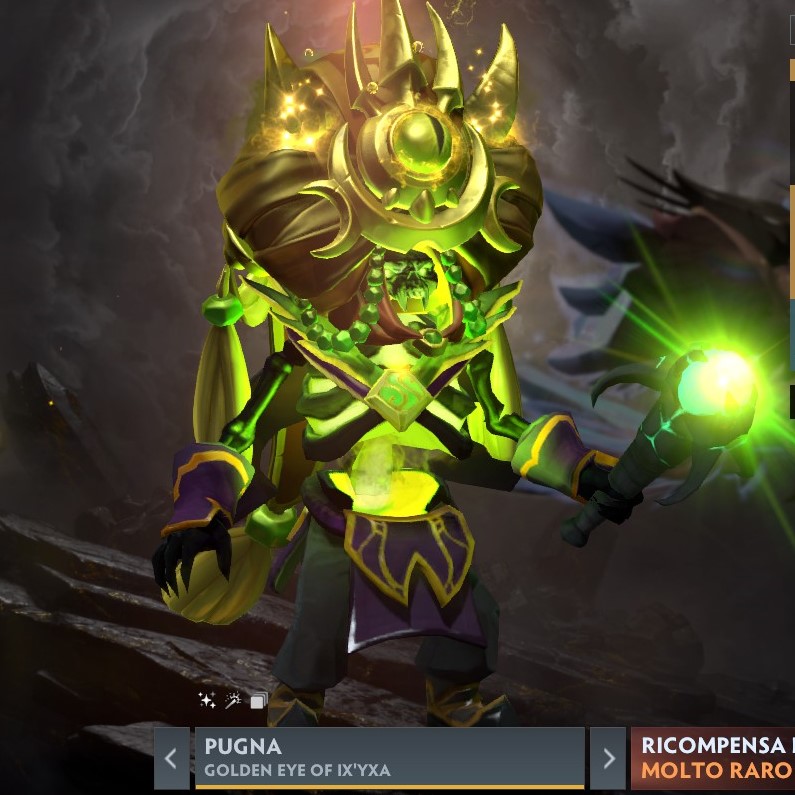
Task: Click the magic wand icon
Action: (233, 700)
